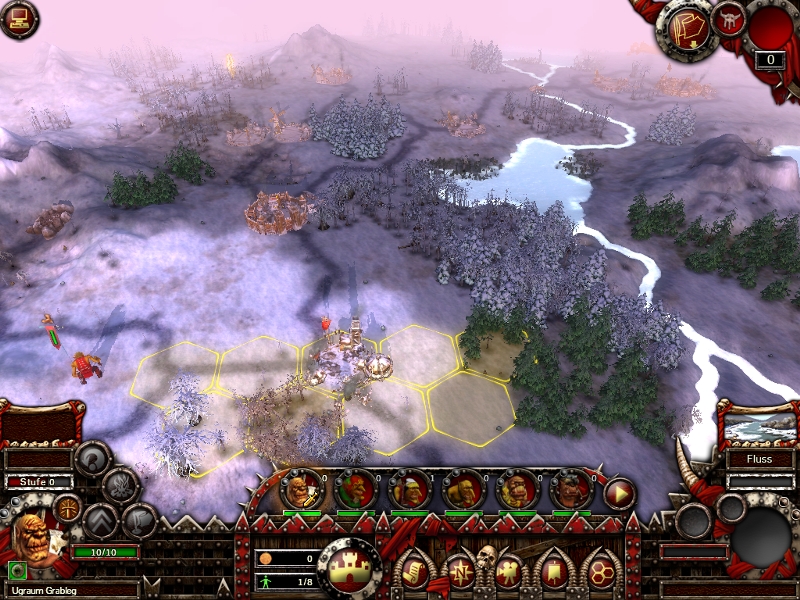Click the banner standard button
The height and width of the screenshot is (600, 800).
pos(556,571)
